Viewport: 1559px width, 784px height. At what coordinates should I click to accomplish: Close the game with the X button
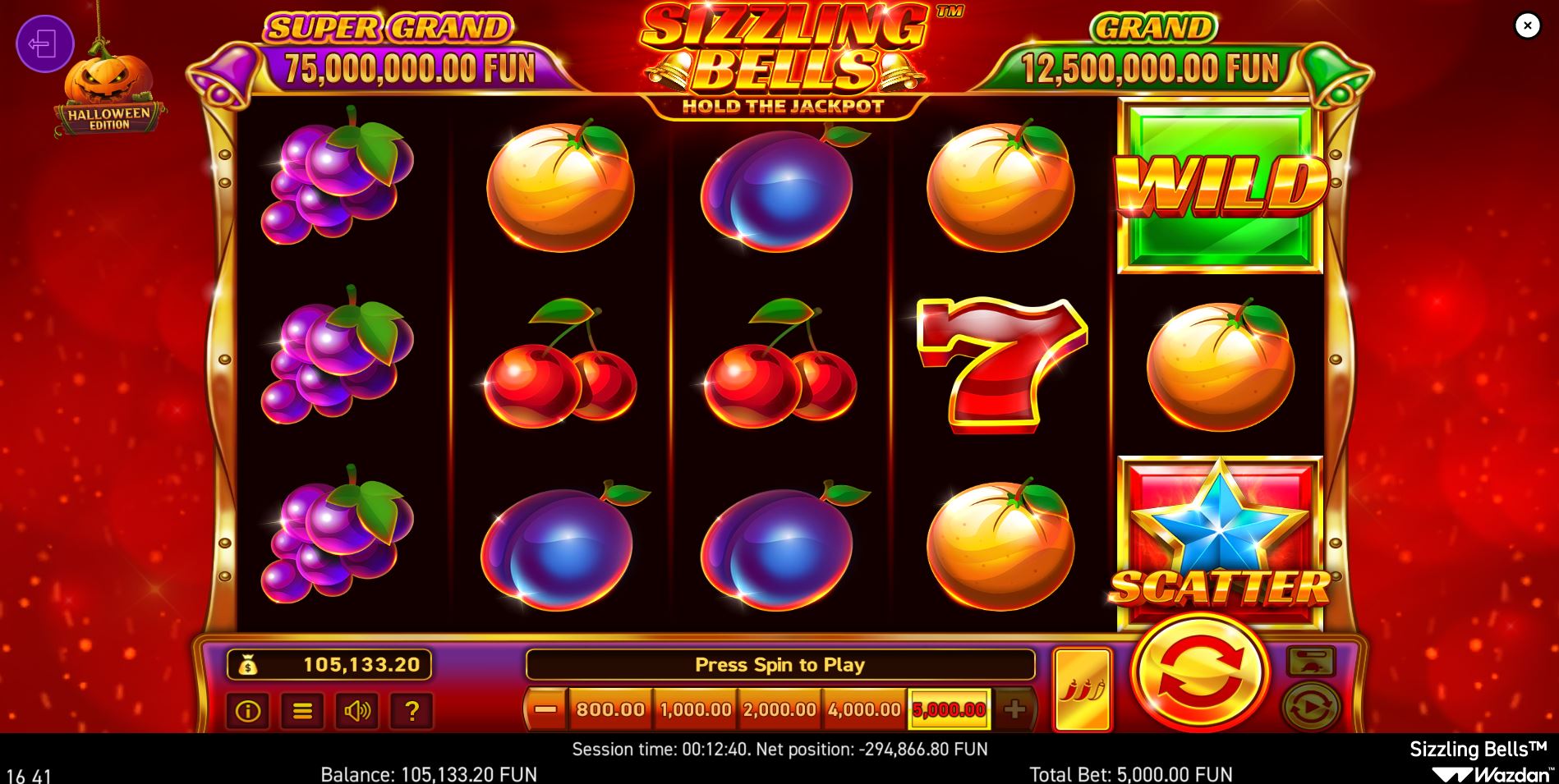click(x=1527, y=25)
